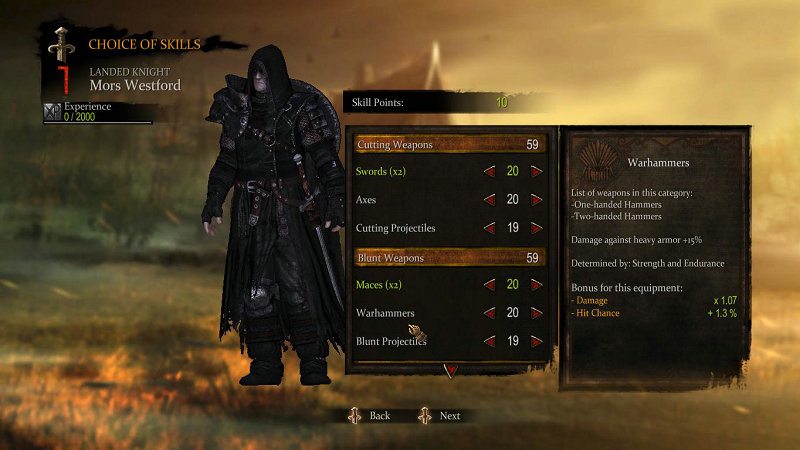800x450 pixels.
Task: Decrease the Swords skill value
Action: pyautogui.click(x=489, y=172)
